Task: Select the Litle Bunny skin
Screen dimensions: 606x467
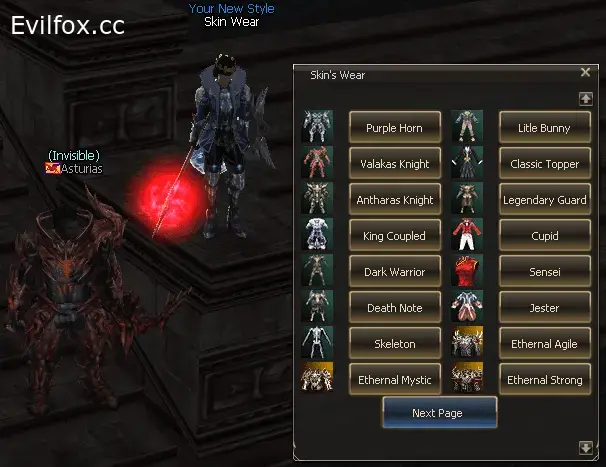Action: click(x=544, y=128)
